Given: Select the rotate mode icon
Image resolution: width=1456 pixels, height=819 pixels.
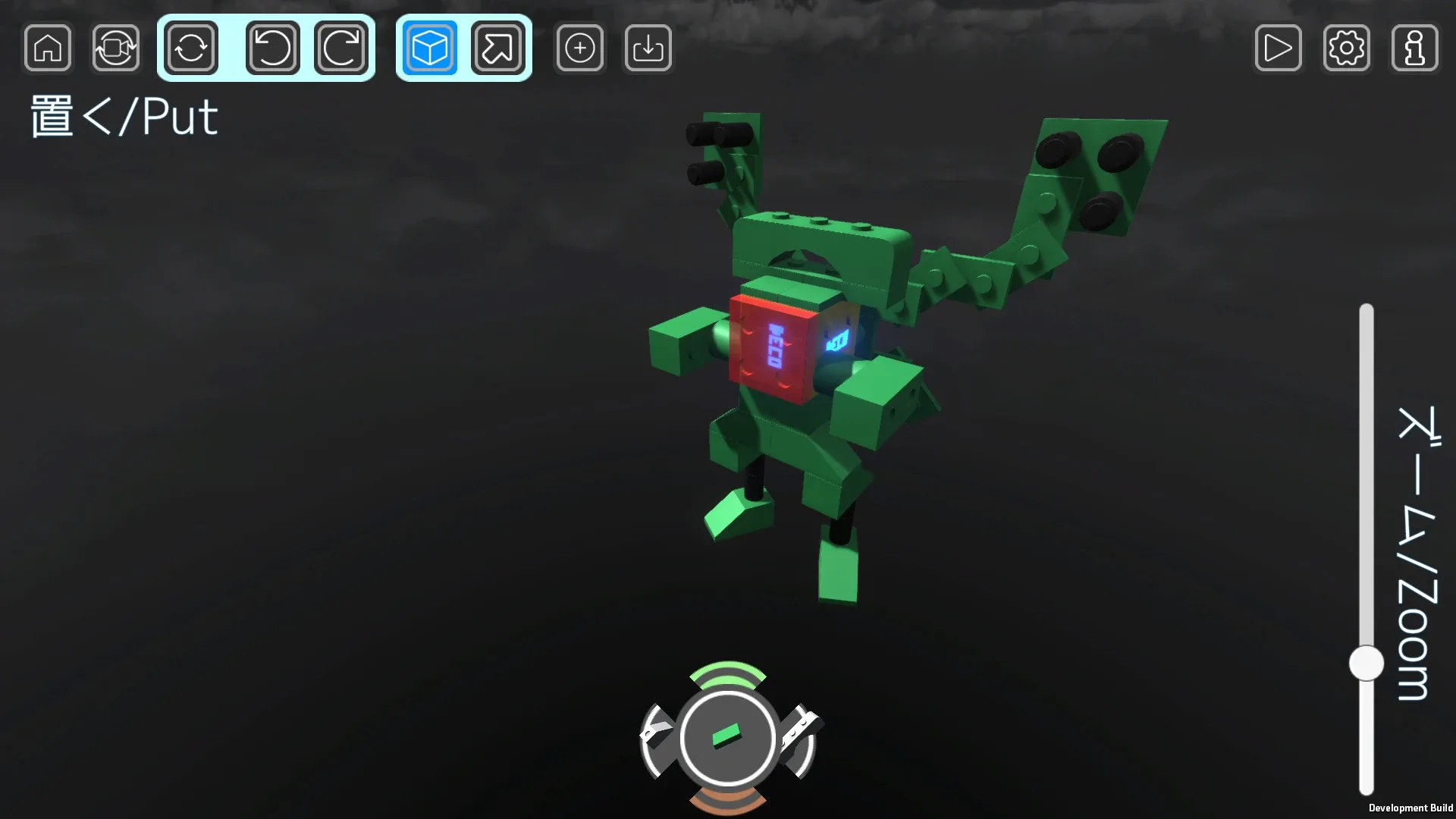Looking at the screenshot, I should 189,48.
